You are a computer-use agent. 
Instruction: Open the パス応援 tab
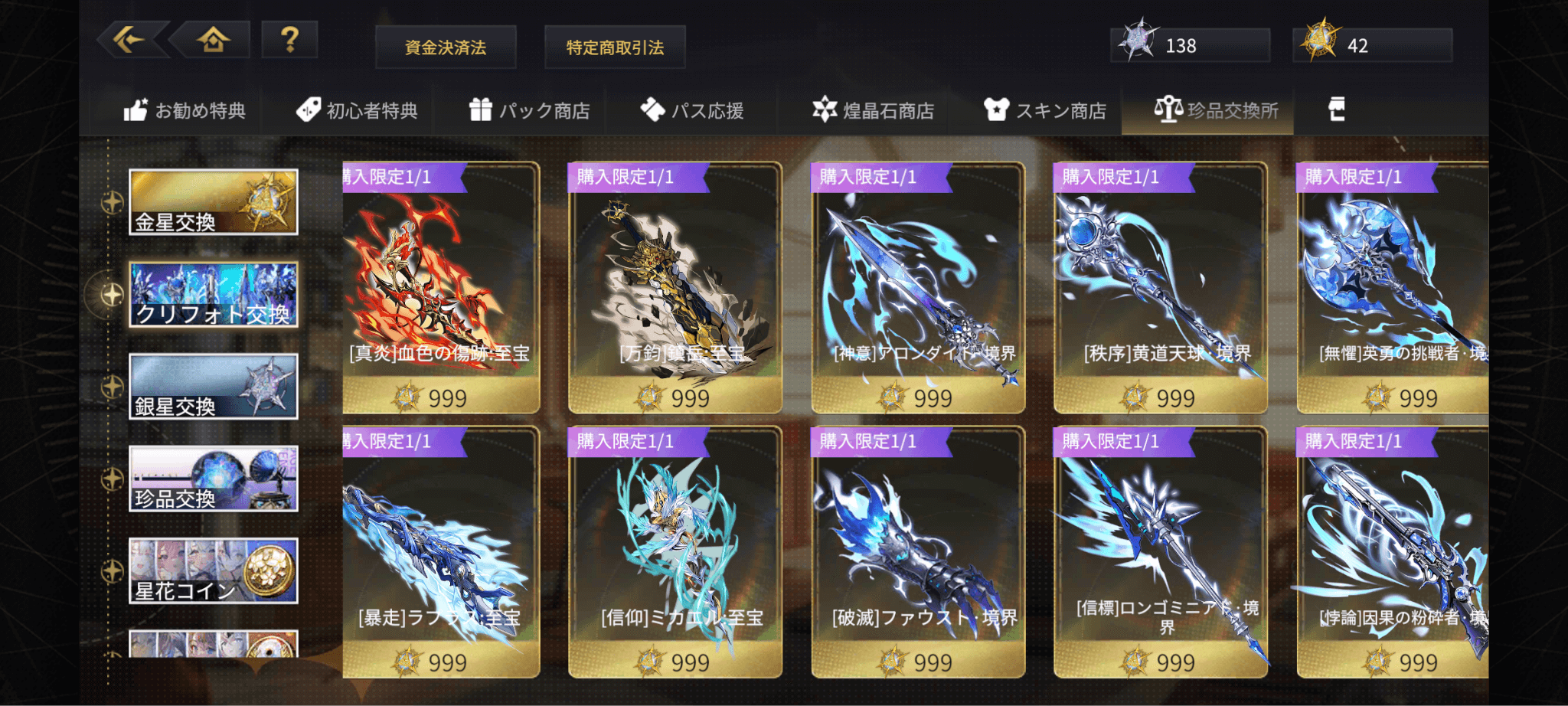coord(693,111)
